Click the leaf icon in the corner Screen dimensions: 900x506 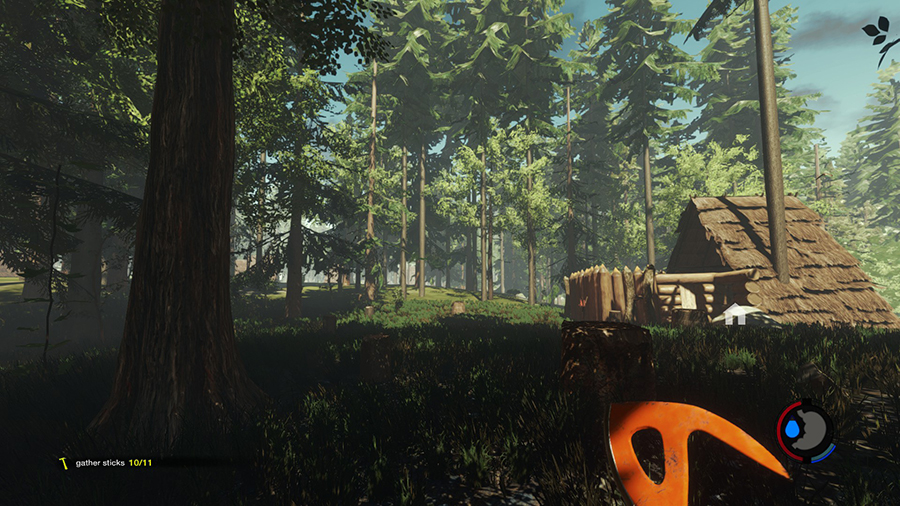(878, 36)
